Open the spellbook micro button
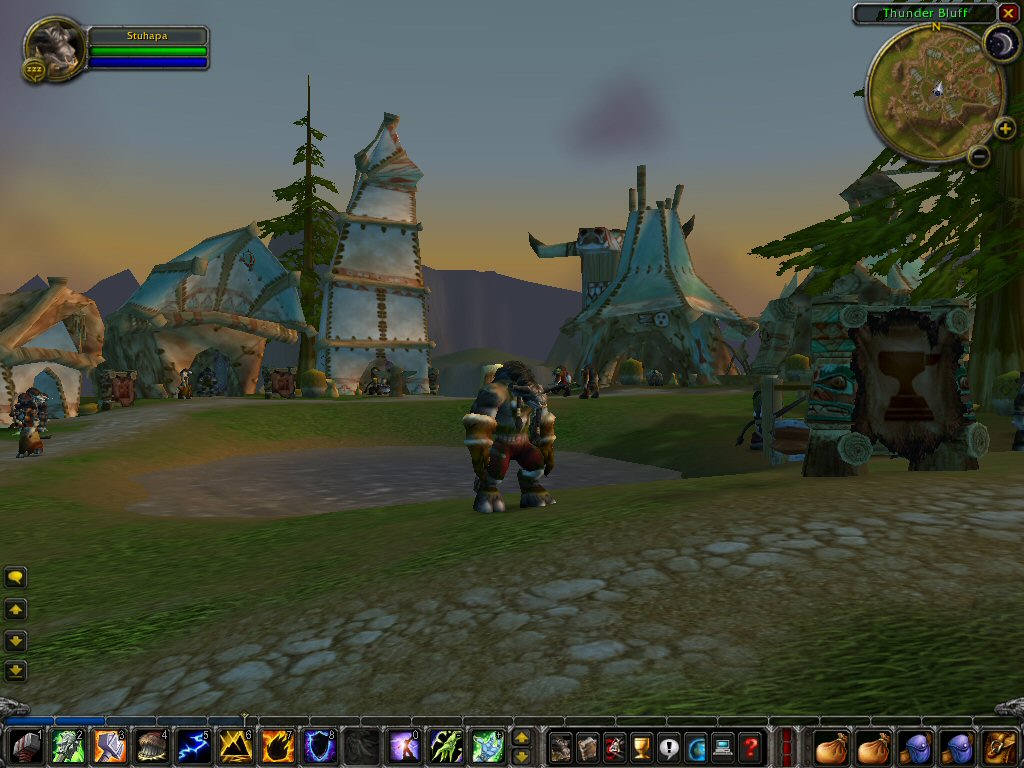This screenshot has height=768, width=1024. 588,746
